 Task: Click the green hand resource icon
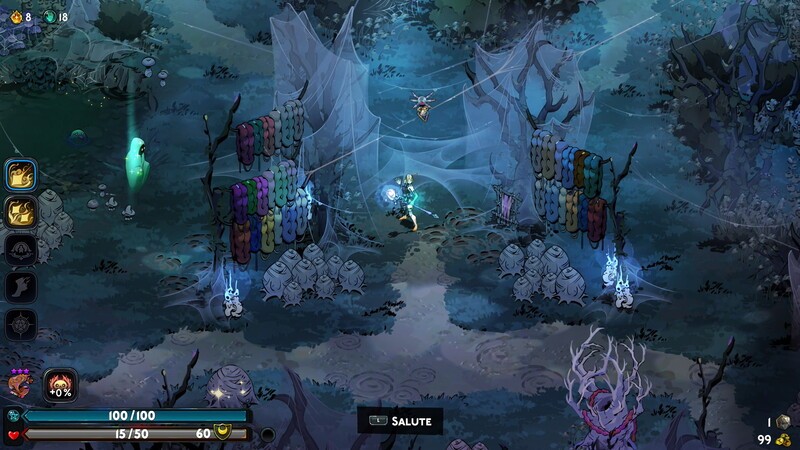pyautogui.click(x=48, y=16)
